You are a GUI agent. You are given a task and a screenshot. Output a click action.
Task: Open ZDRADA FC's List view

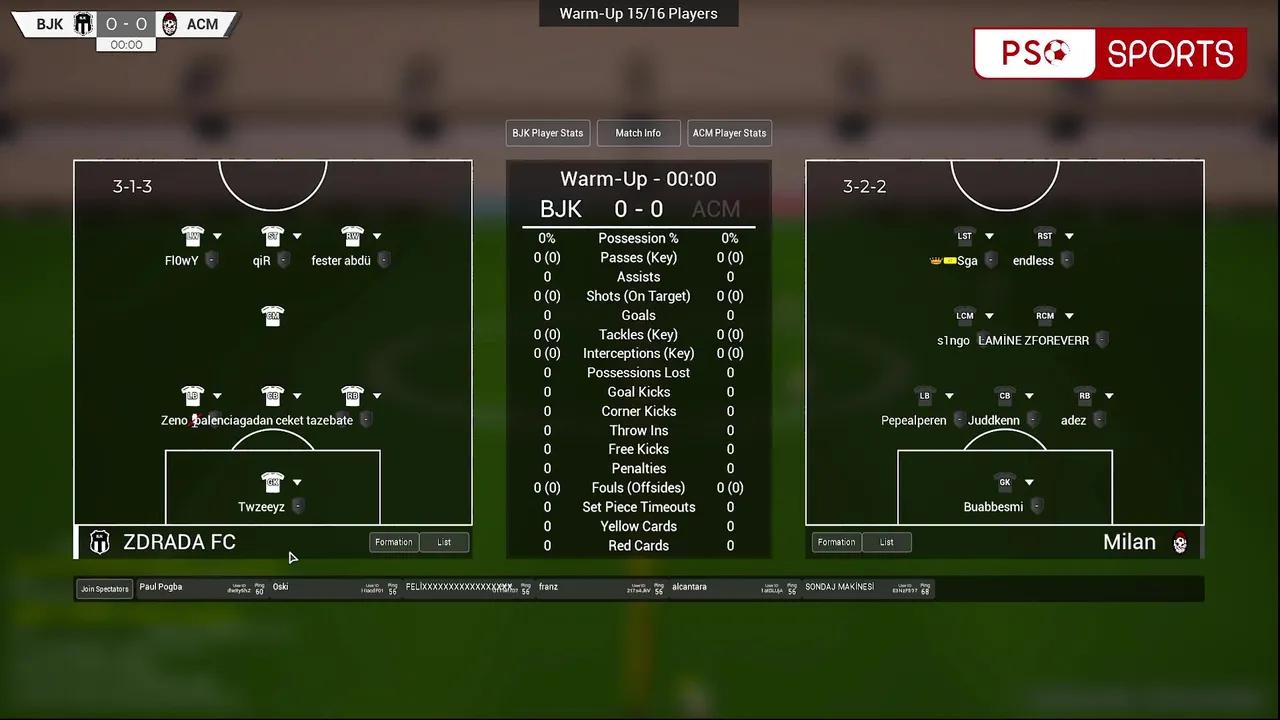[444, 542]
